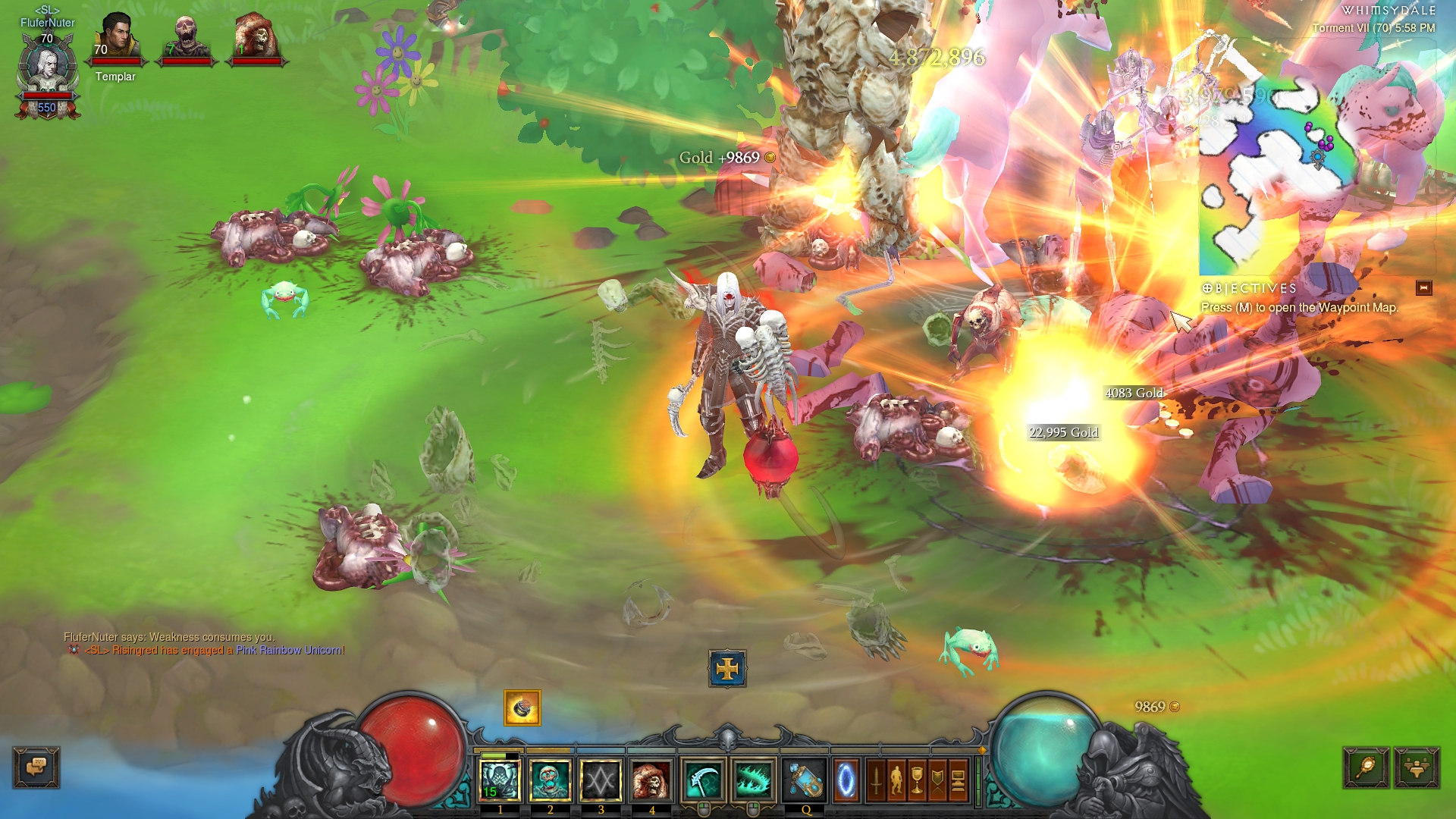Open the character inventory figure button
Screen dimensions: 1456x819
[896, 780]
